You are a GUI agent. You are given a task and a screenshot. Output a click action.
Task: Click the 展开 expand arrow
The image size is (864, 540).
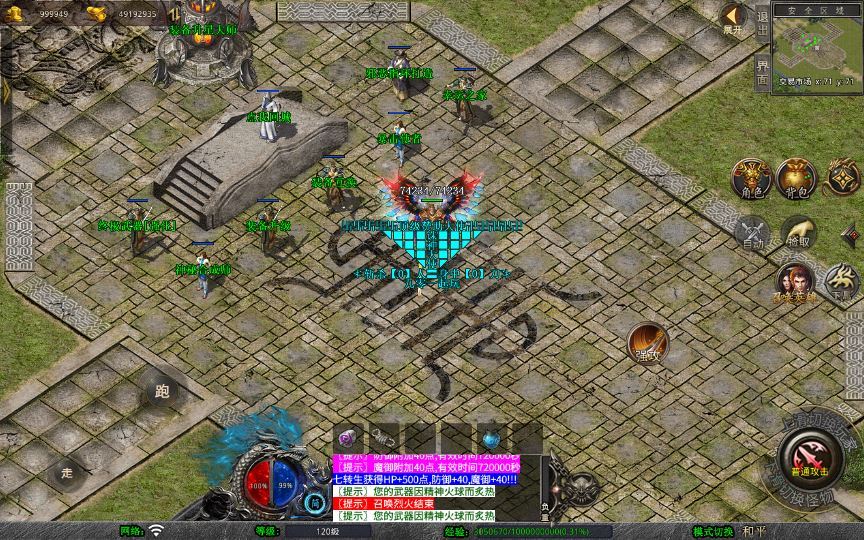pos(733,18)
